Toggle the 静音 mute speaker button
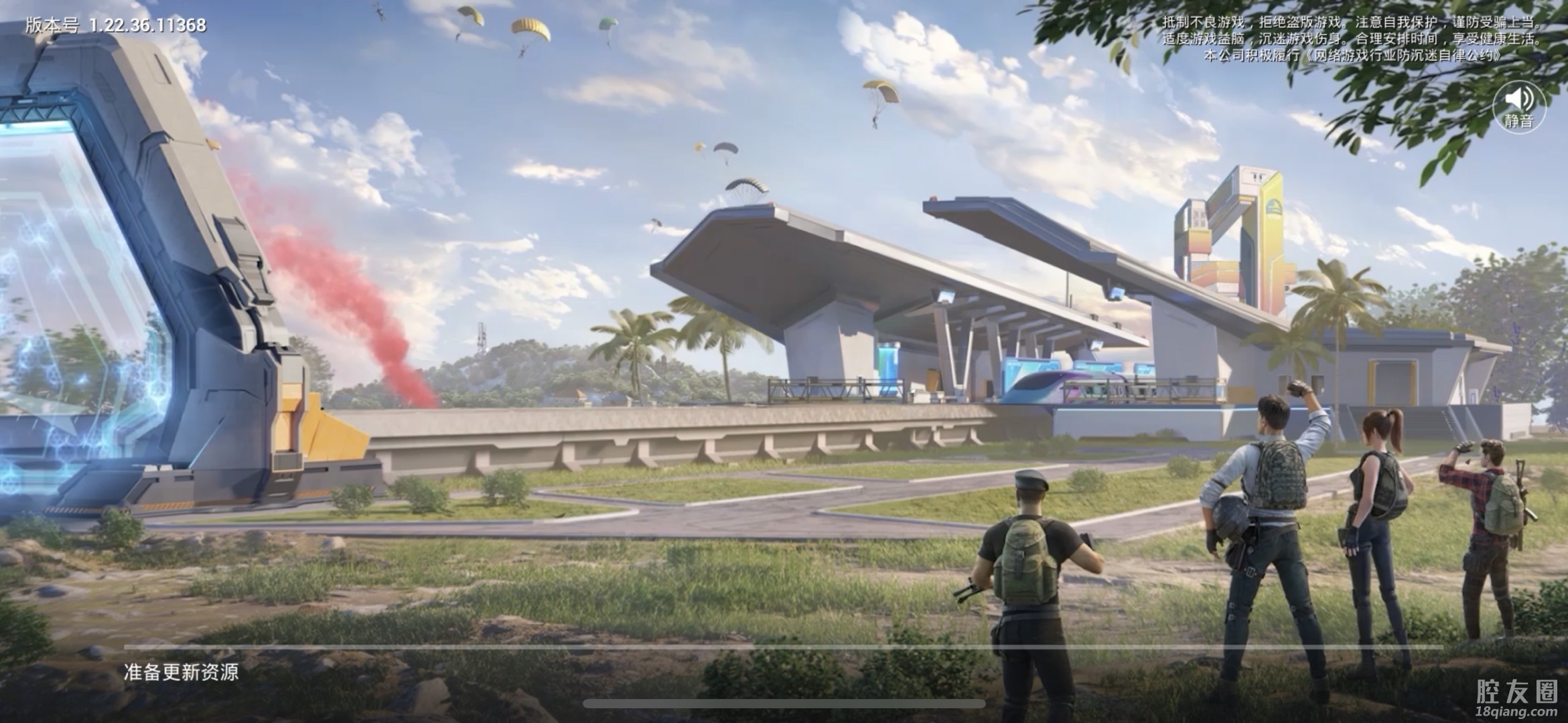This screenshot has width=1568, height=723. pos(1518,107)
